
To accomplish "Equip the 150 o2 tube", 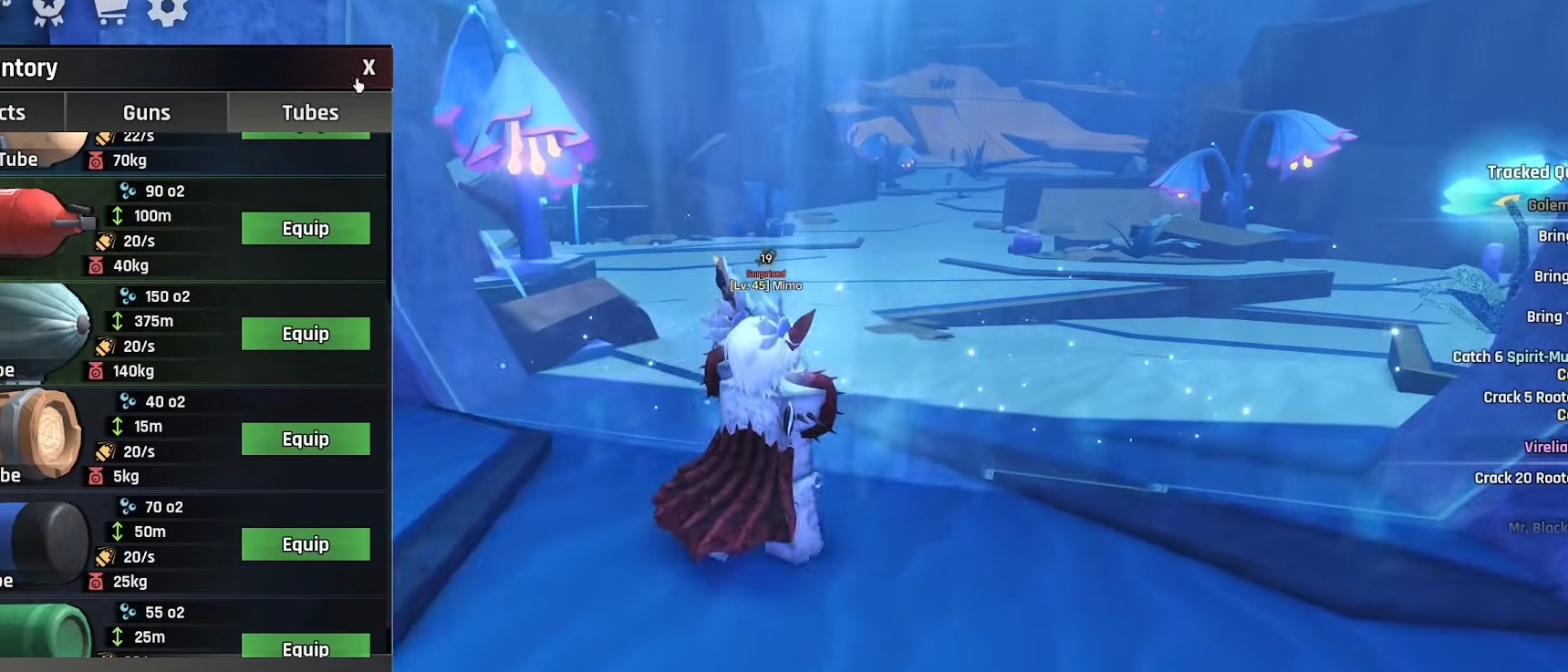I will [x=305, y=334].
